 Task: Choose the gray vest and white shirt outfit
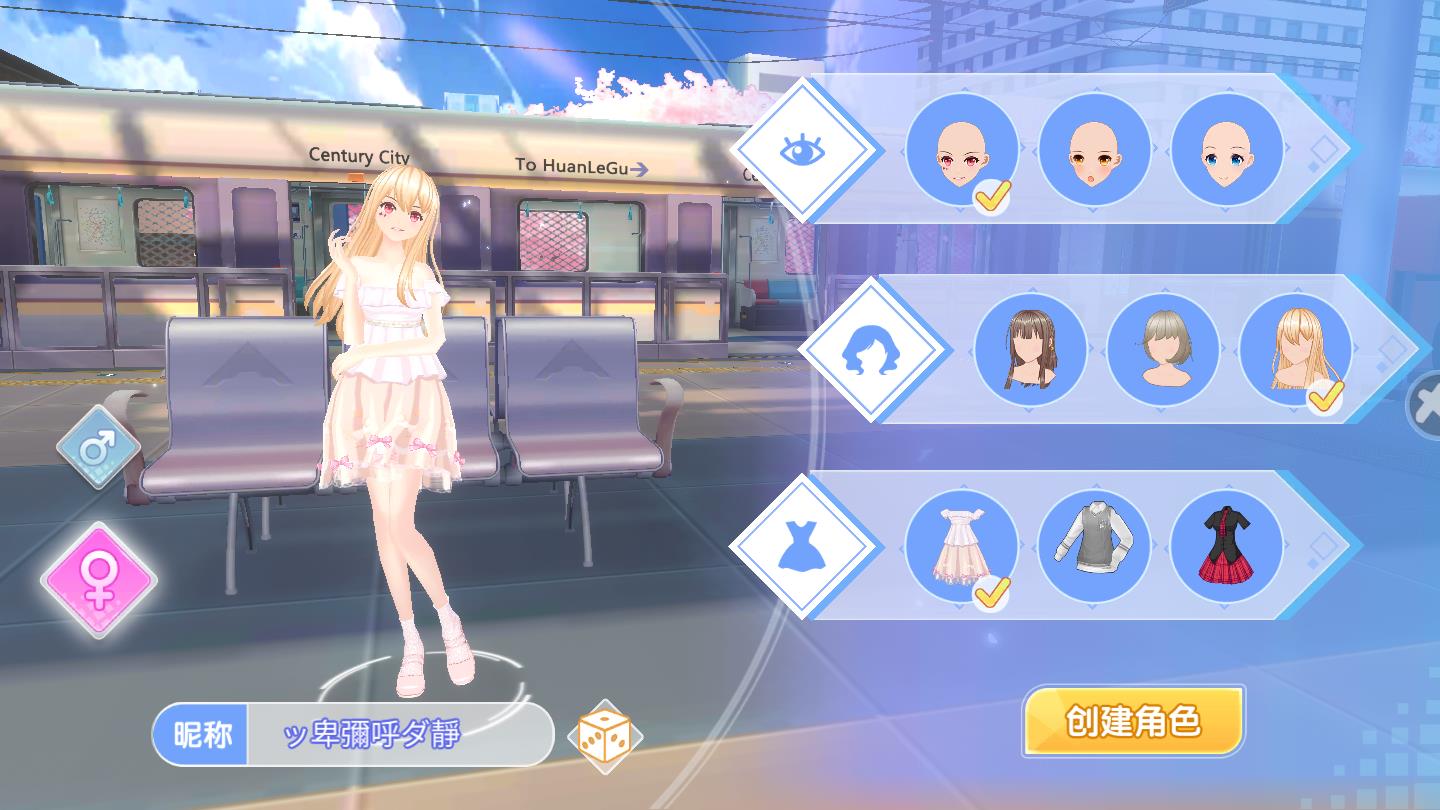tap(1094, 546)
